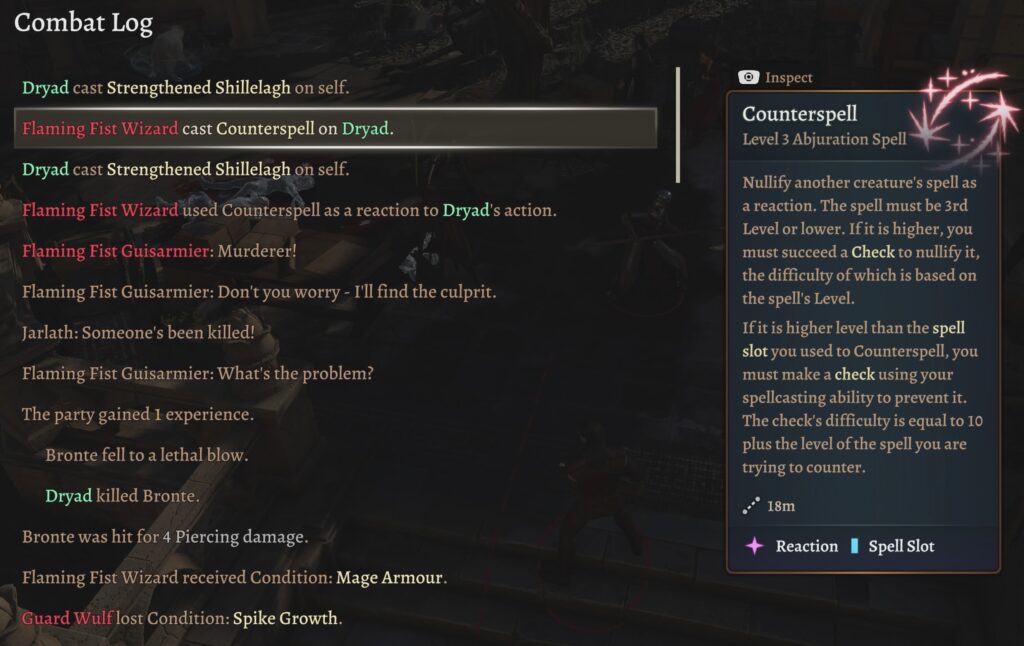Click the Counterspell tooltip title
The width and height of the screenshot is (1024, 646).
799,114
